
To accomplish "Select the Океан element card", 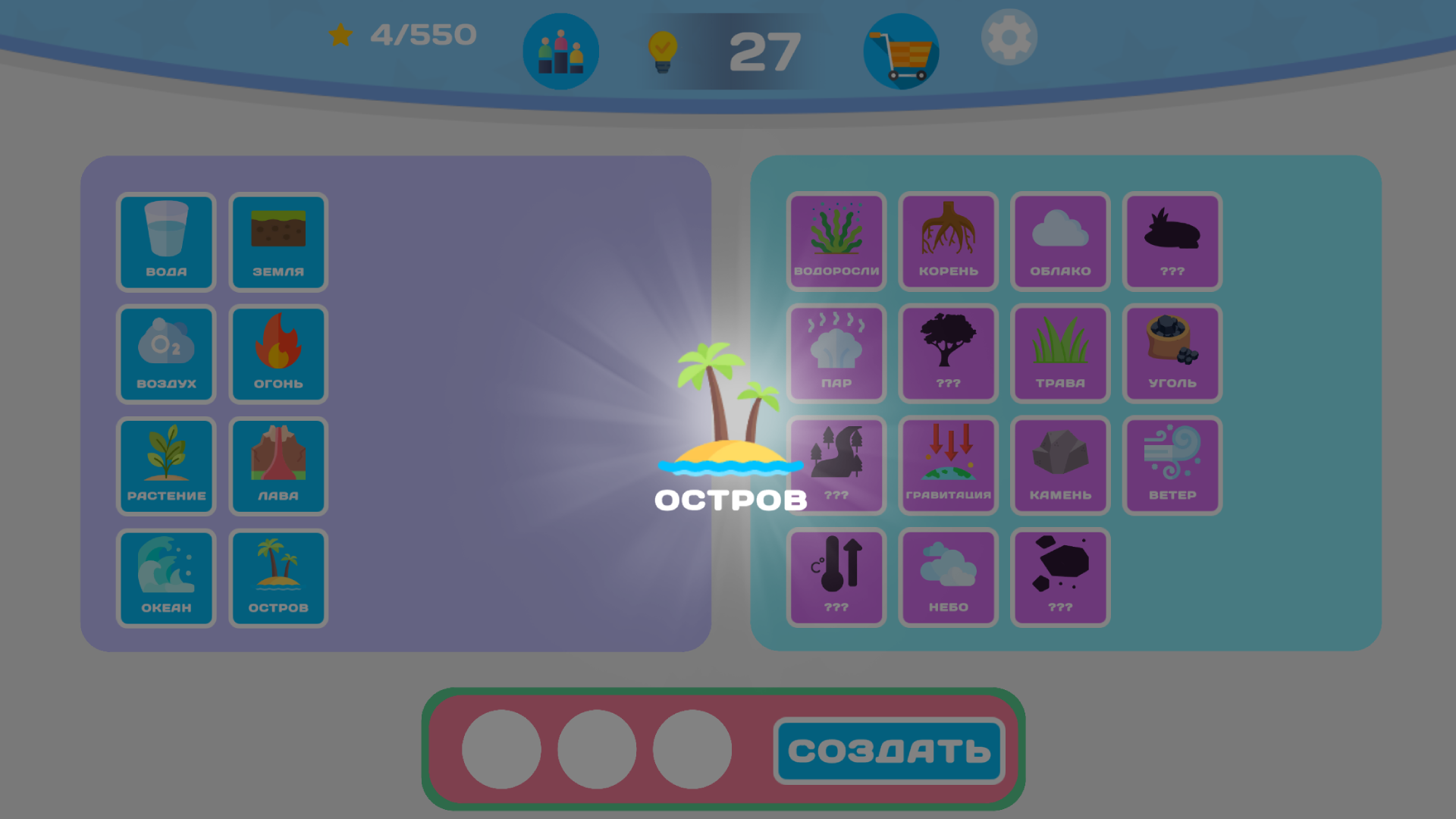I will [166, 577].
